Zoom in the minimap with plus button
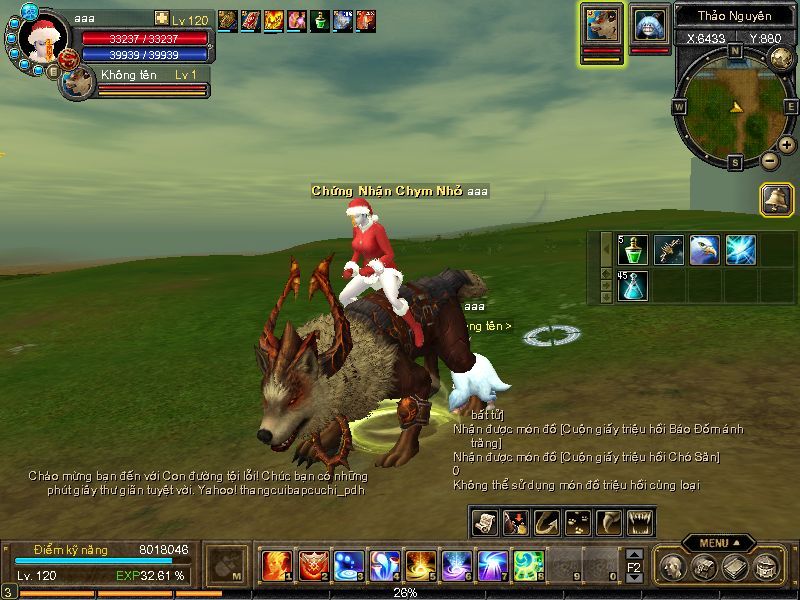 [787, 145]
